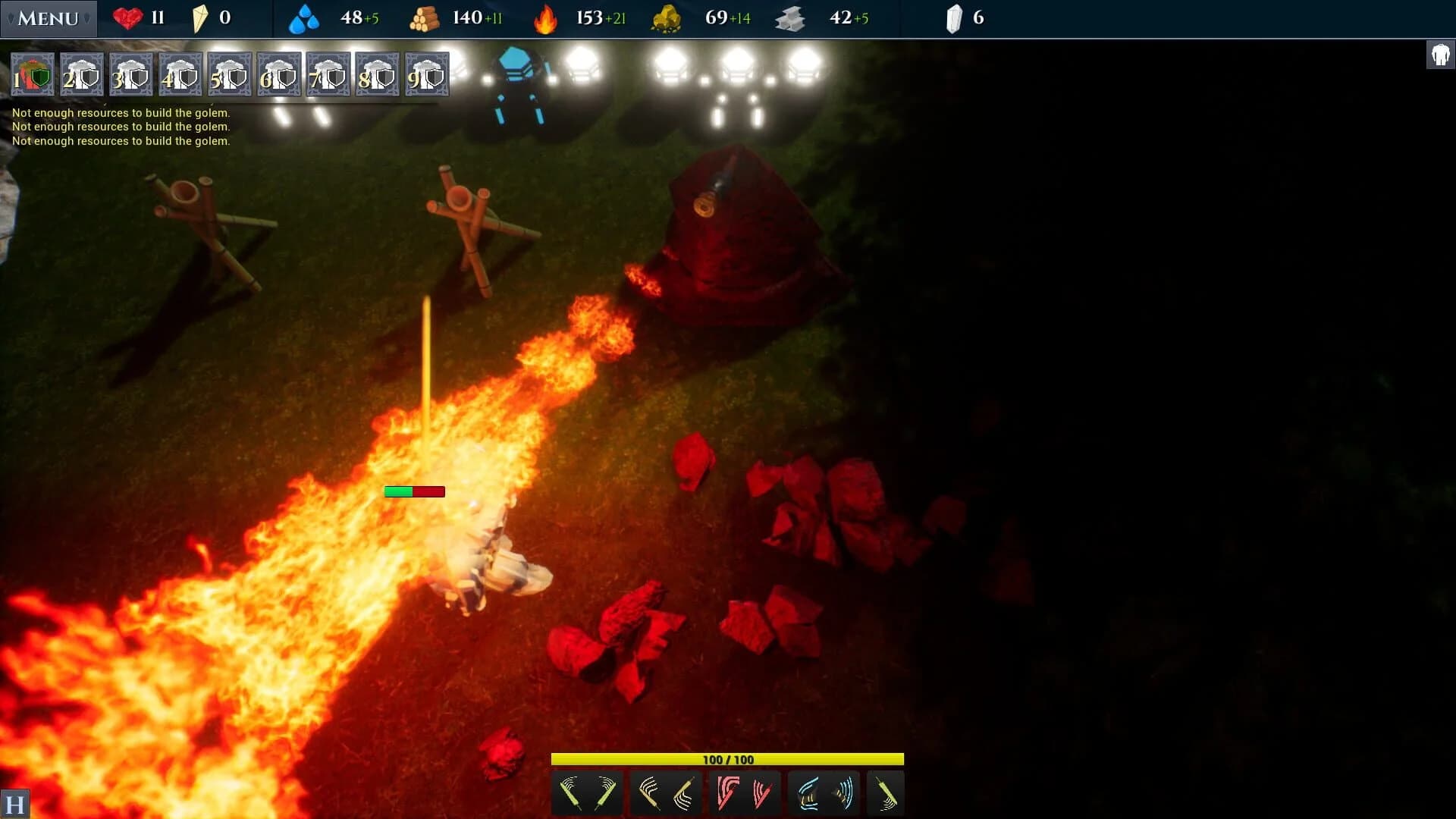Click the heart health icon
This screenshot has width=1456, height=819.
(x=126, y=17)
